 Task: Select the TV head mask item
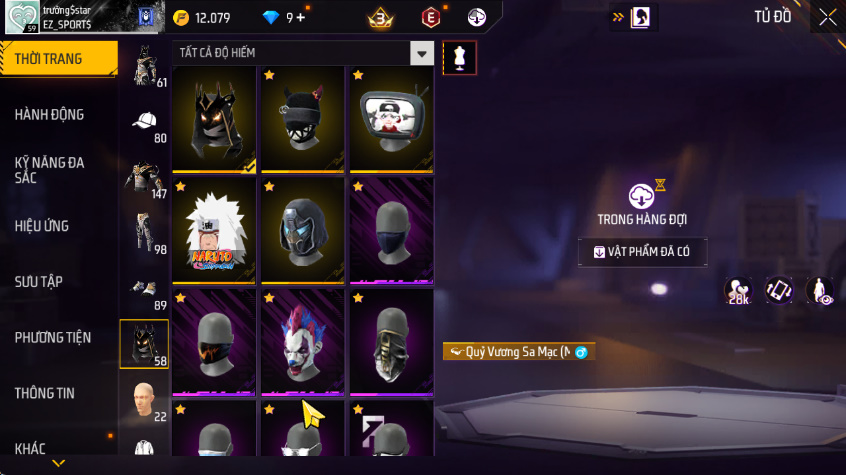point(391,118)
